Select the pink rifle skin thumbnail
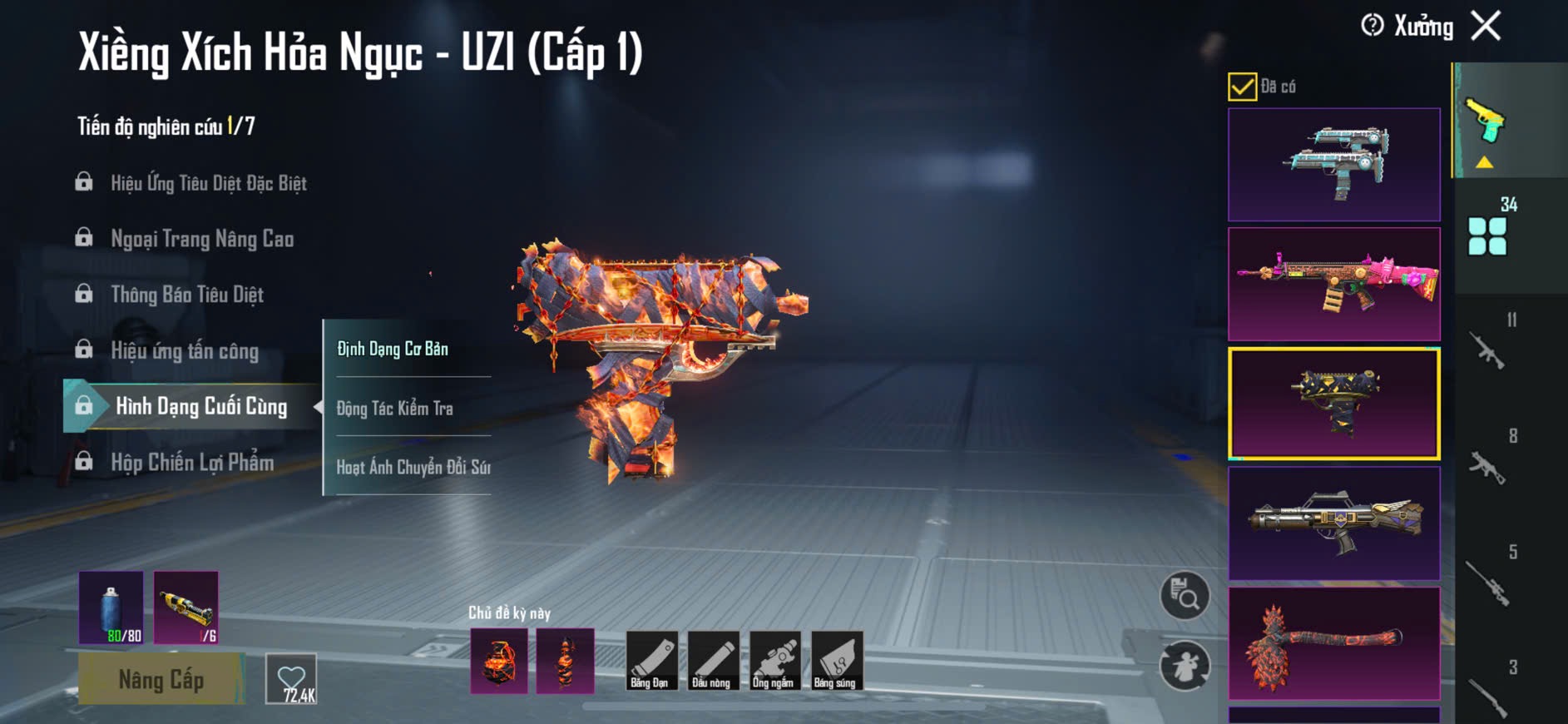This screenshot has height=724, width=1568. pos(1333,284)
